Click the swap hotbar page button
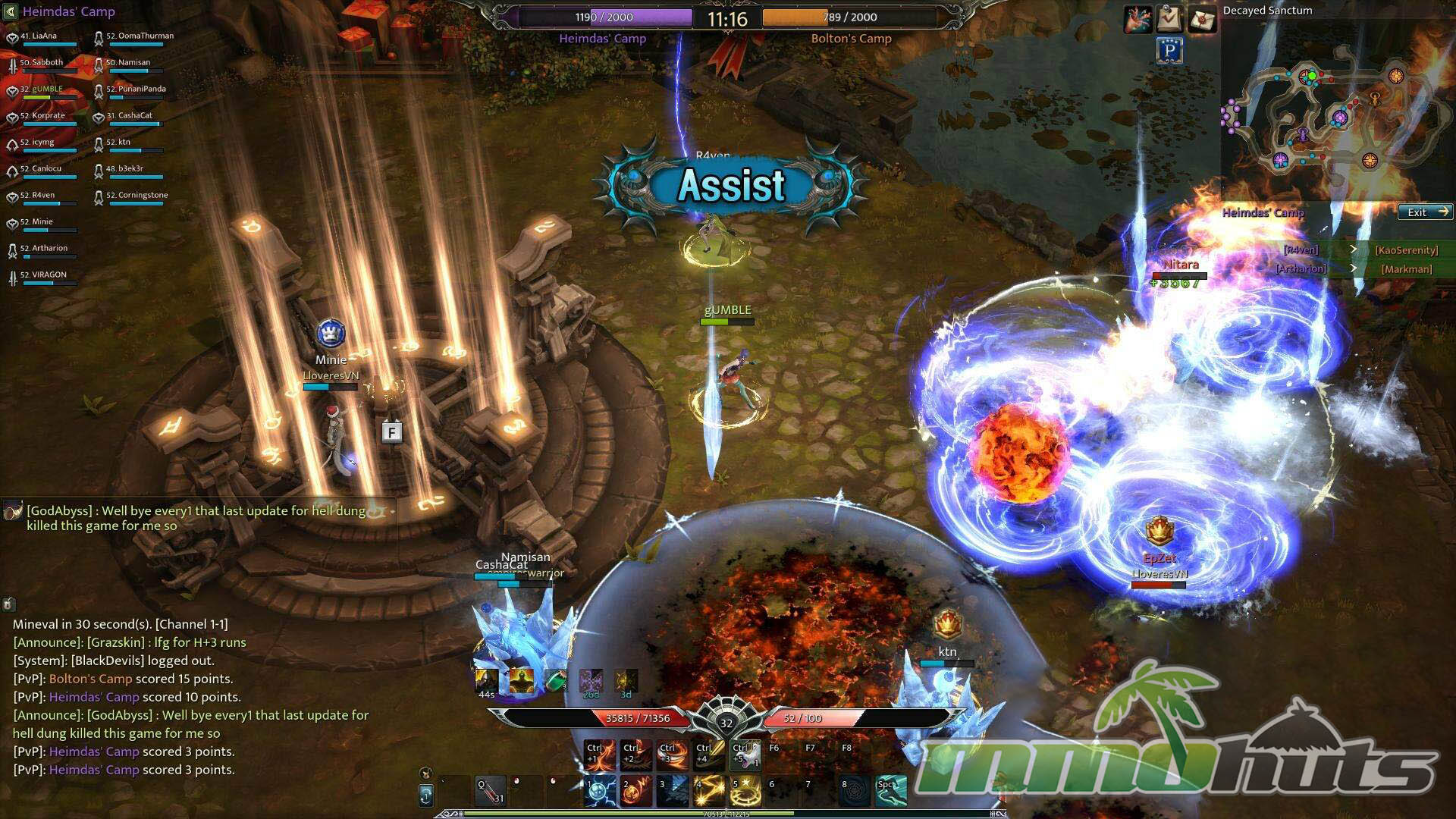Image resolution: width=1456 pixels, height=819 pixels. (x=426, y=795)
